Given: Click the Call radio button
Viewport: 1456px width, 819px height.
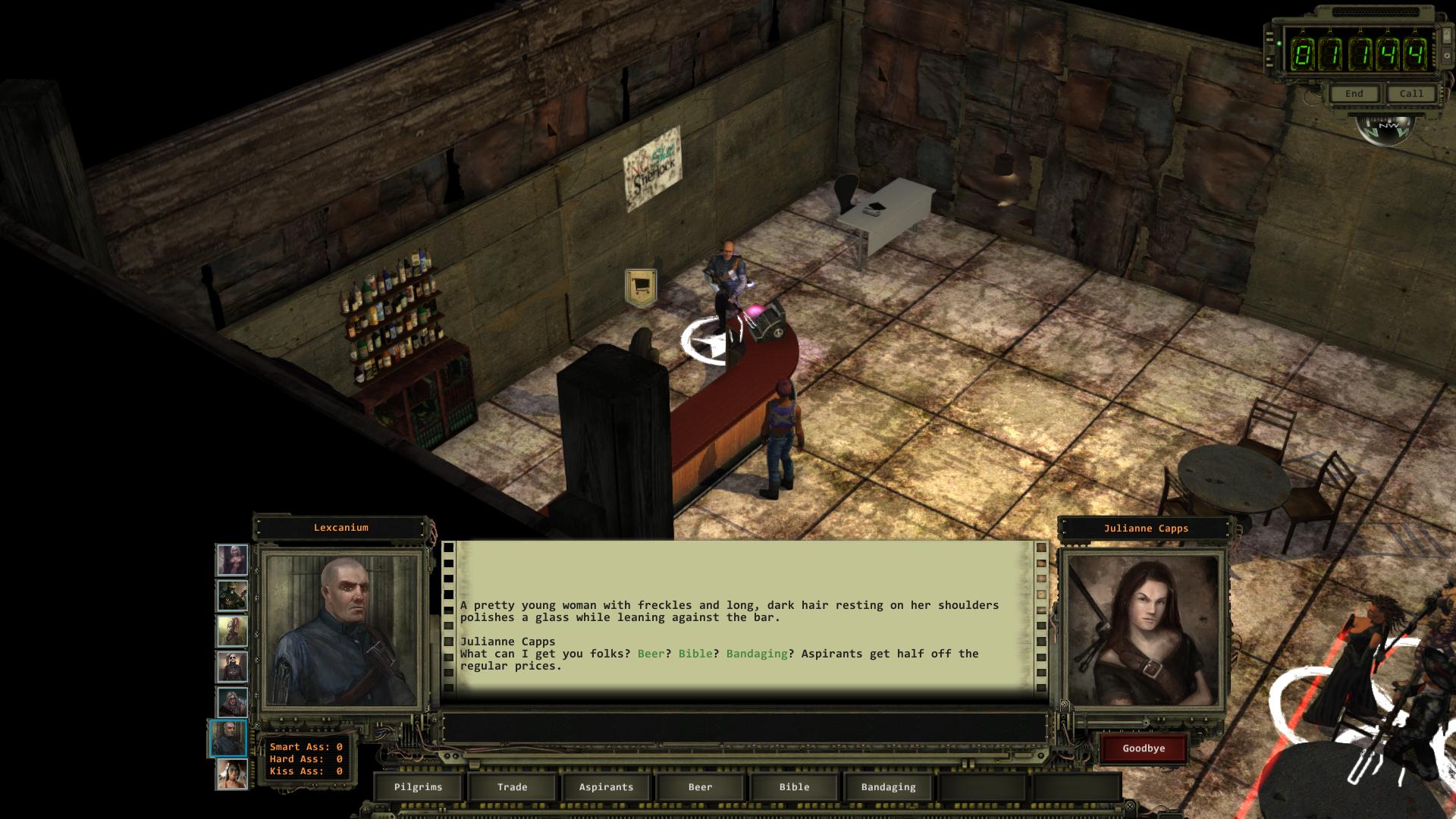Looking at the screenshot, I should (1411, 94).
